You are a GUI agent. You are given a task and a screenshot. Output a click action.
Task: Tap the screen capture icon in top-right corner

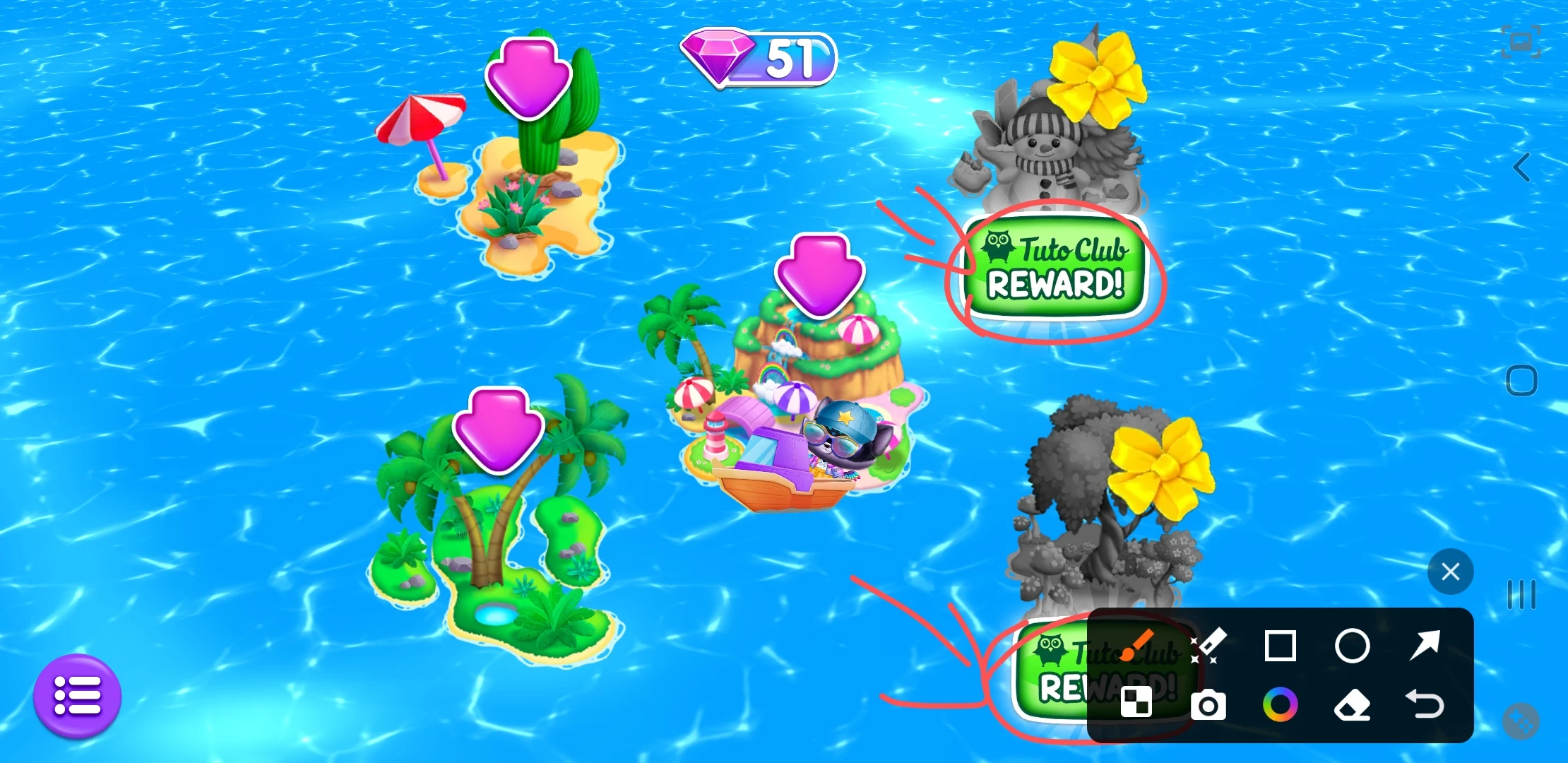pyautogui.click(x=1521, y=41)
